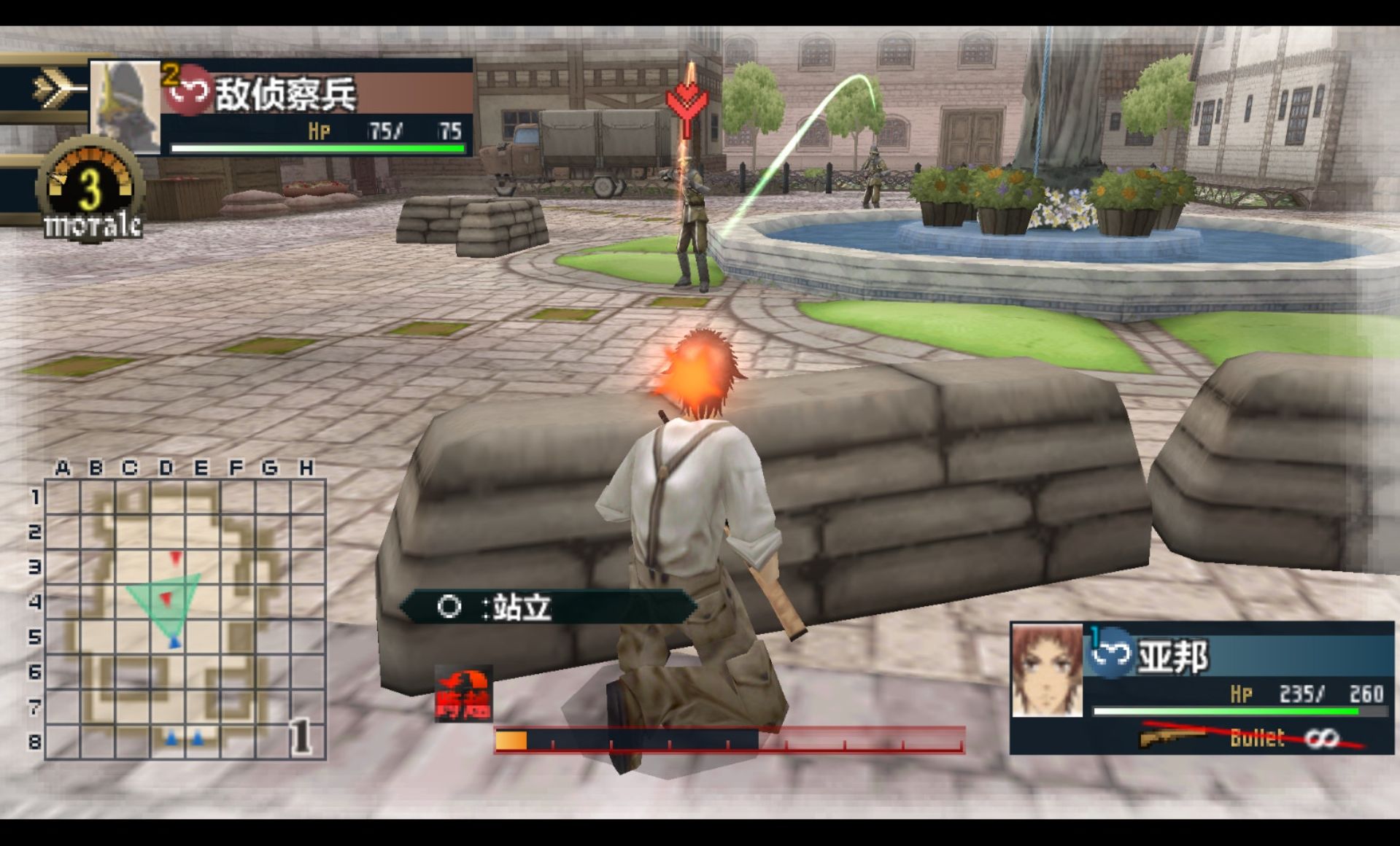Click the morale gauge dial
1400x846 pixels.
pos(90,188)
